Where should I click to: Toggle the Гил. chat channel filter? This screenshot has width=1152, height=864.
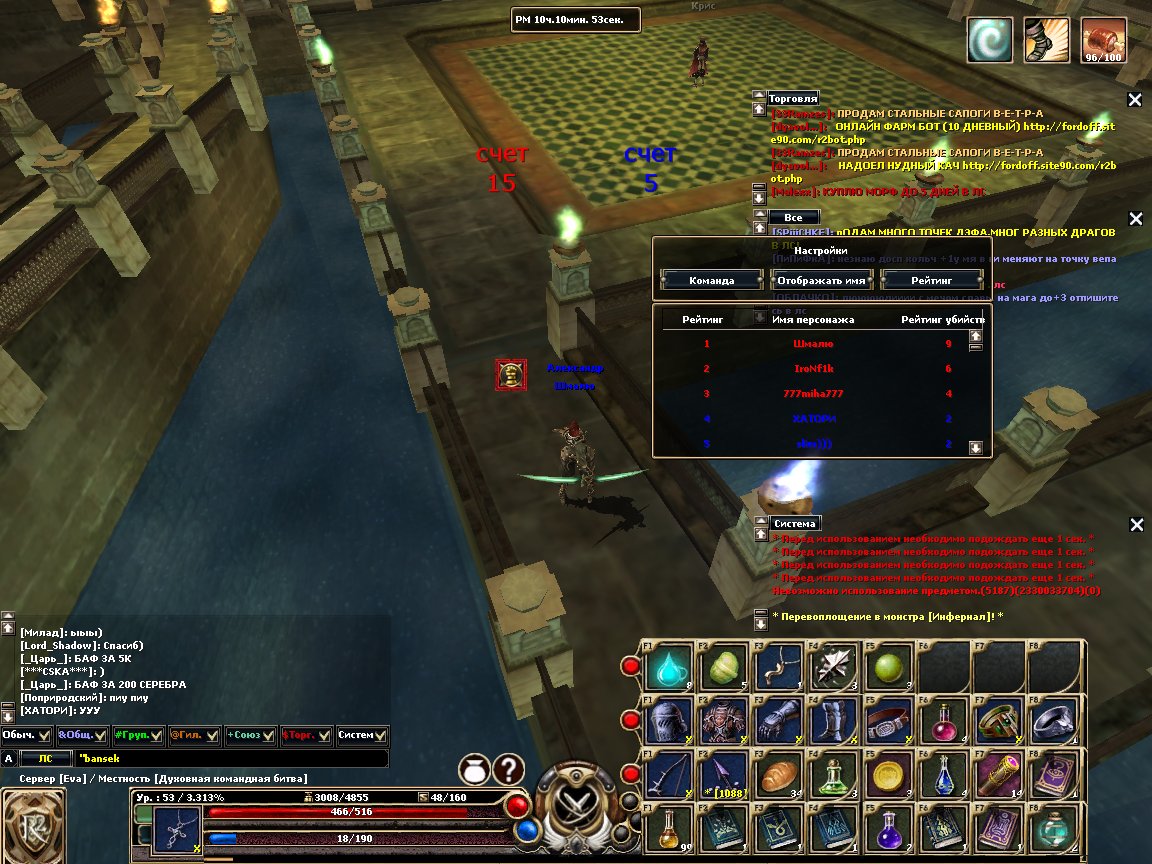click(x=194, y=735)
